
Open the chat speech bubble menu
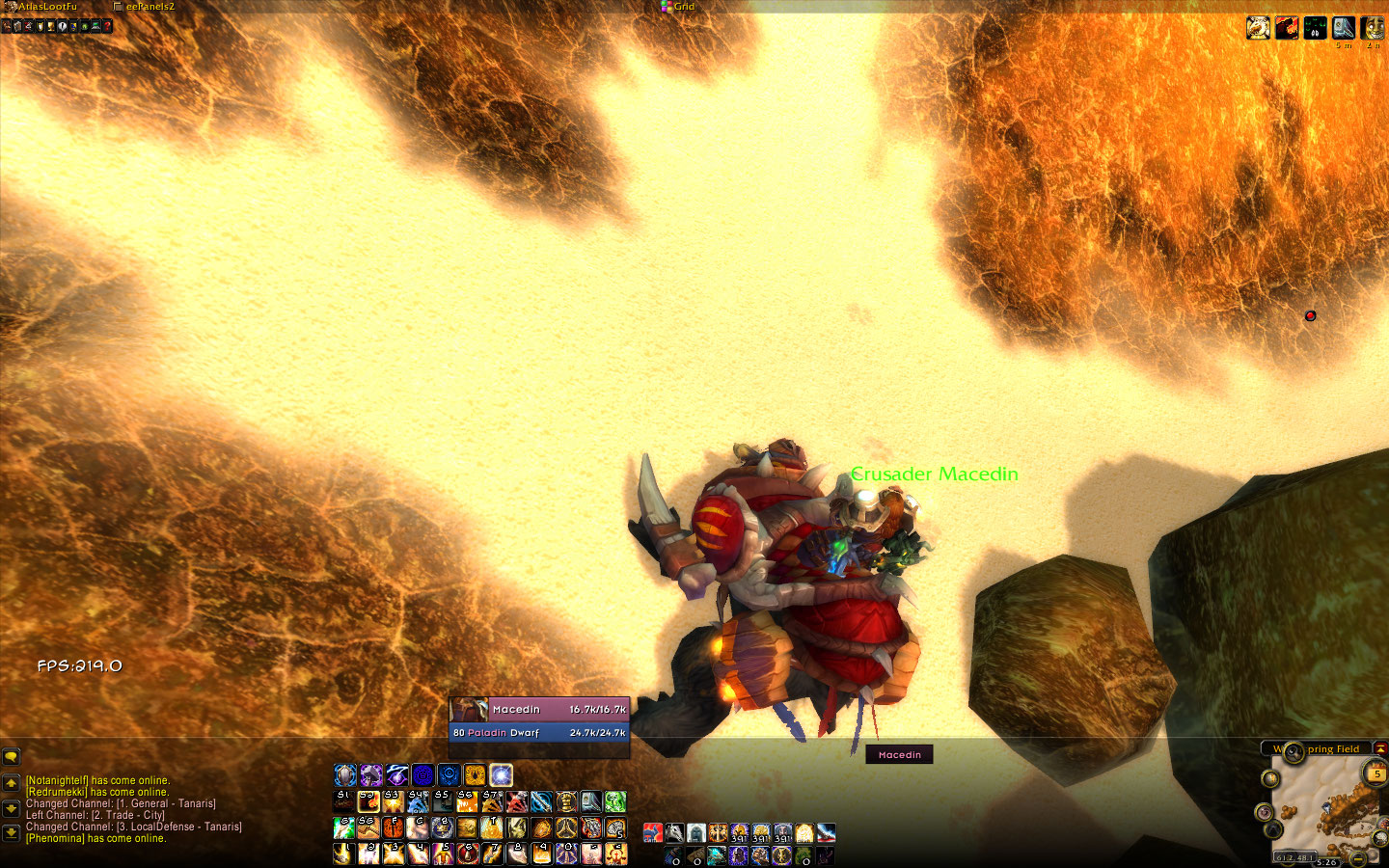(x=11, y=757)
